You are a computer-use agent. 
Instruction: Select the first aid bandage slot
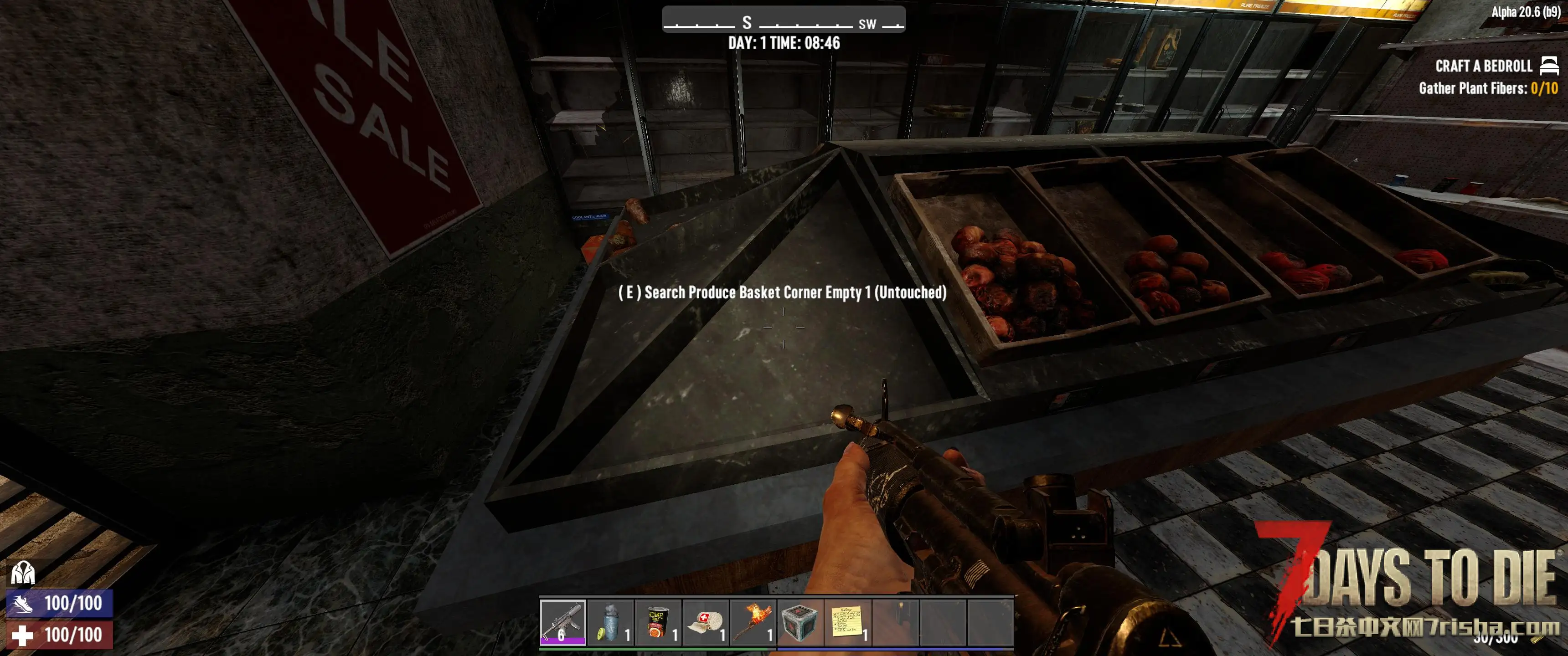(x=705, y=622)
